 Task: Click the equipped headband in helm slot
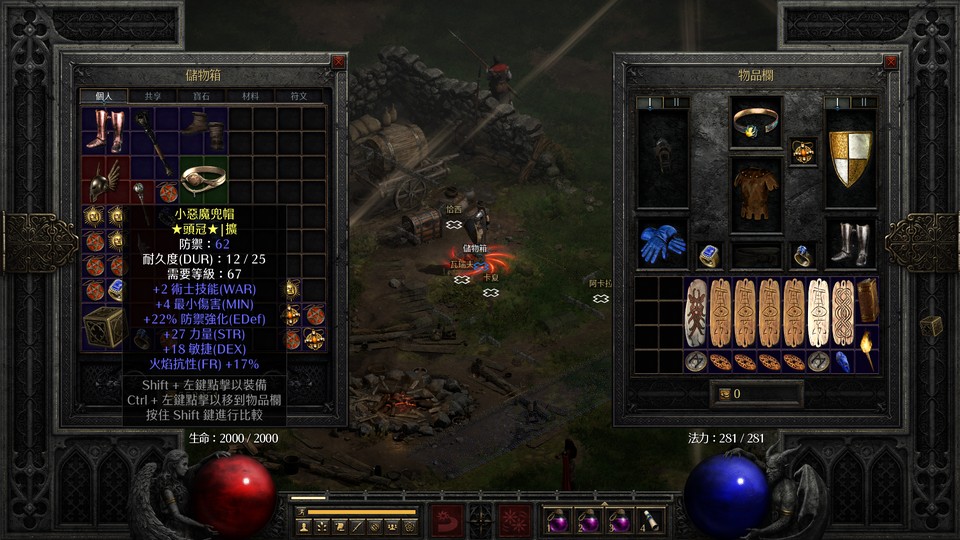tap(755, 122)
